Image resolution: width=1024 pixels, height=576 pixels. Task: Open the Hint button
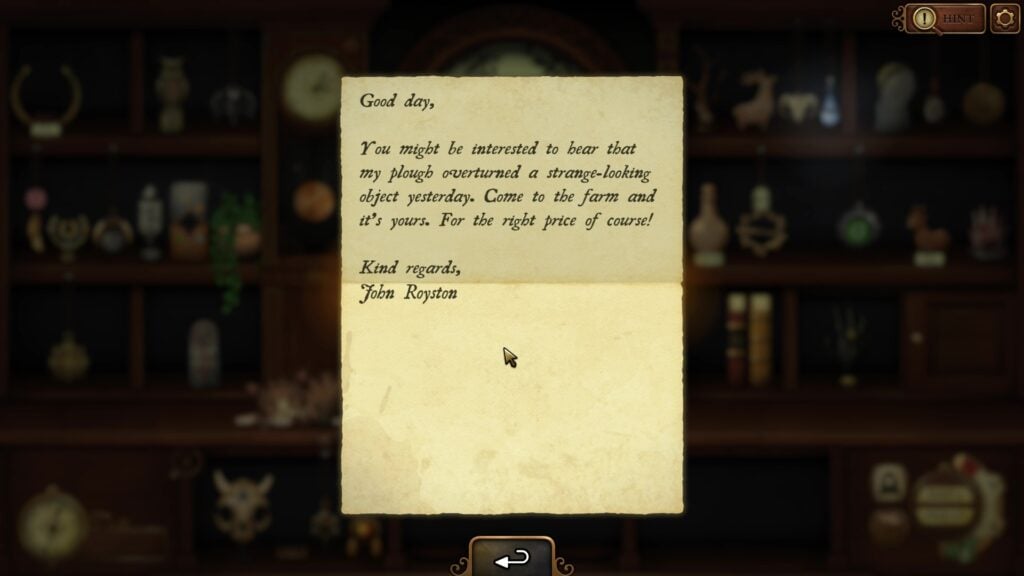coord(946,18)
